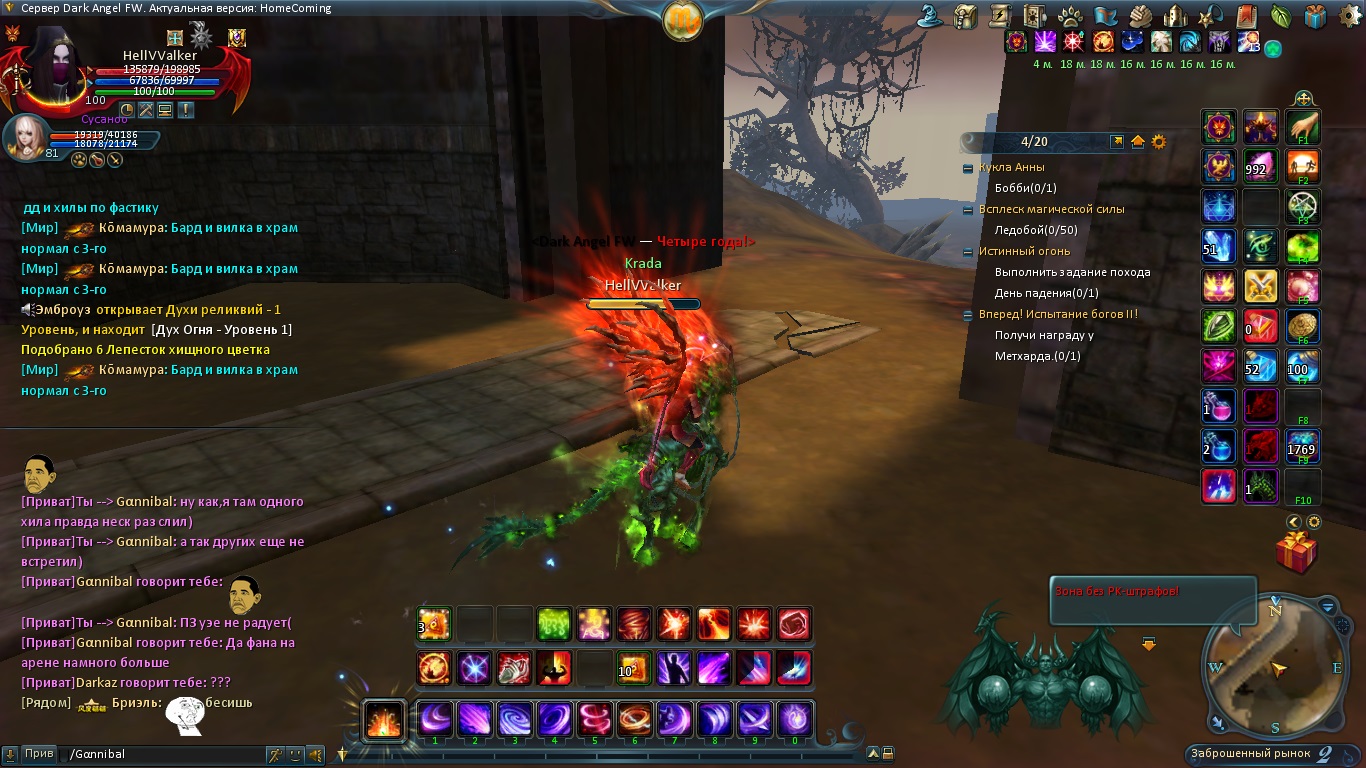
Task: Select the blonde companion portrait
Action: pyautogui.click(x=24, y=136)
